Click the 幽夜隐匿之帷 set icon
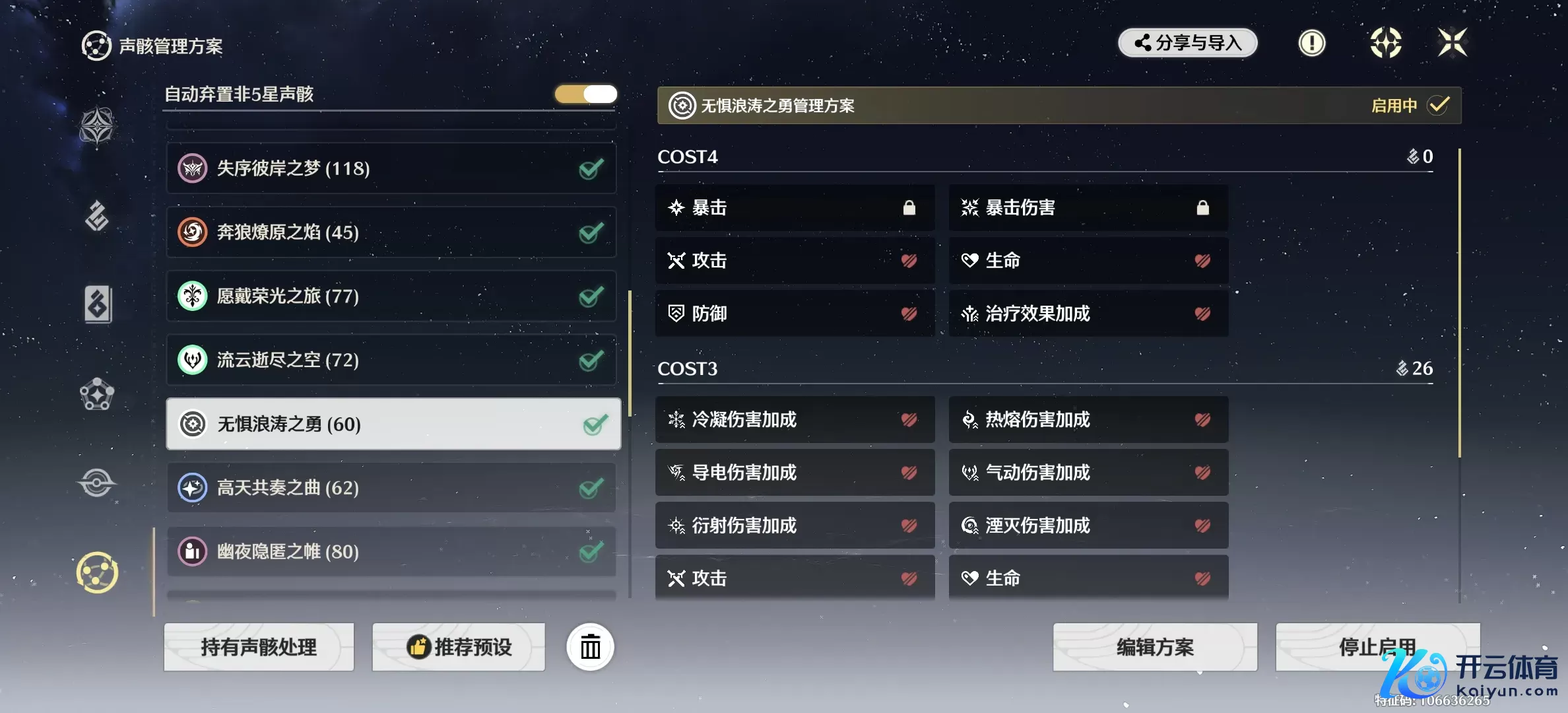This screenshot has height=713, width=1568. (x=192, y=551)
